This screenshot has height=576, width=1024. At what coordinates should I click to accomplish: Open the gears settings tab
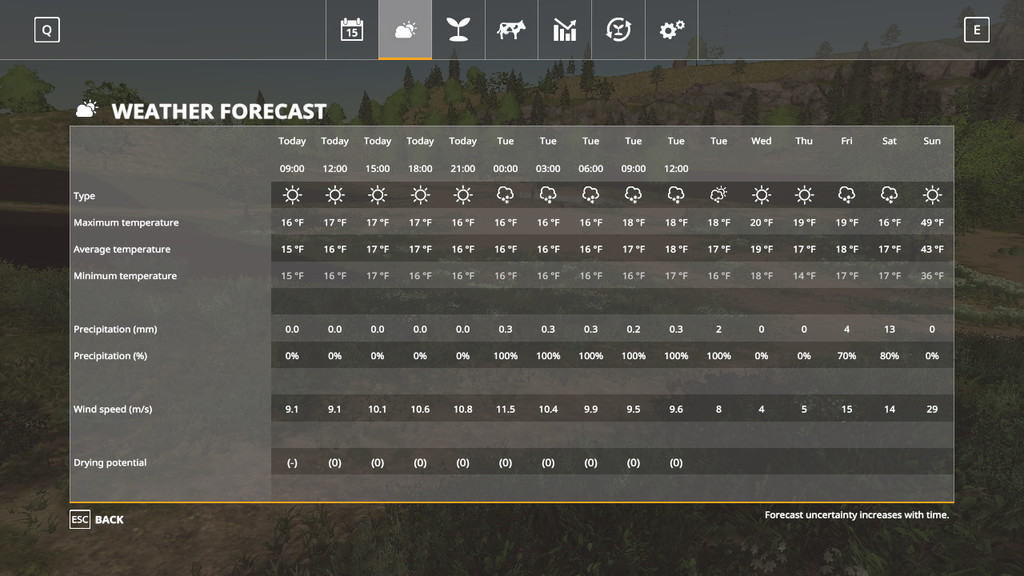[x=671, y=30]
